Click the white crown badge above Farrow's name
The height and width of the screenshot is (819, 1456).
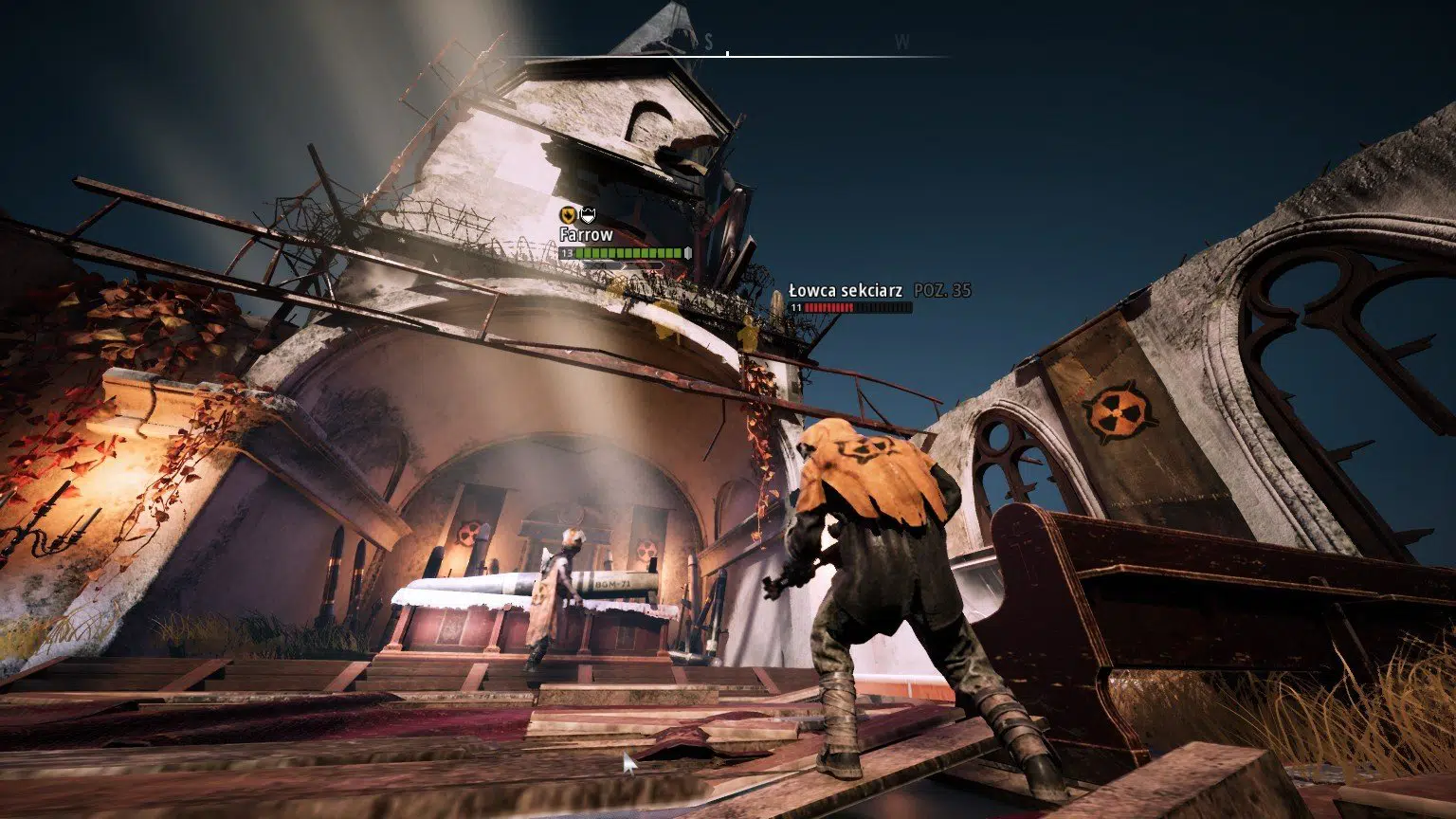tap(589, 214)
